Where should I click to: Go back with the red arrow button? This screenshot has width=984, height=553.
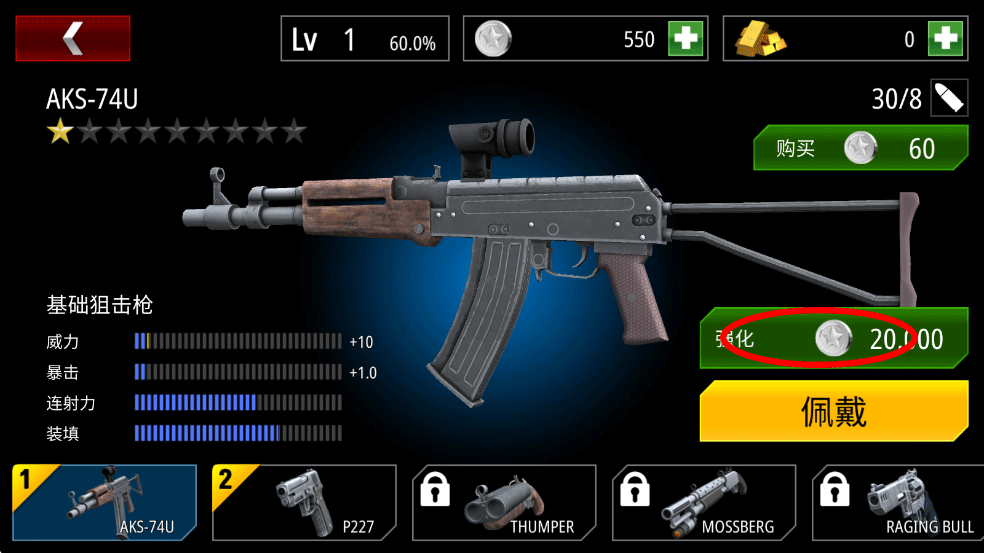coord(72,38)
